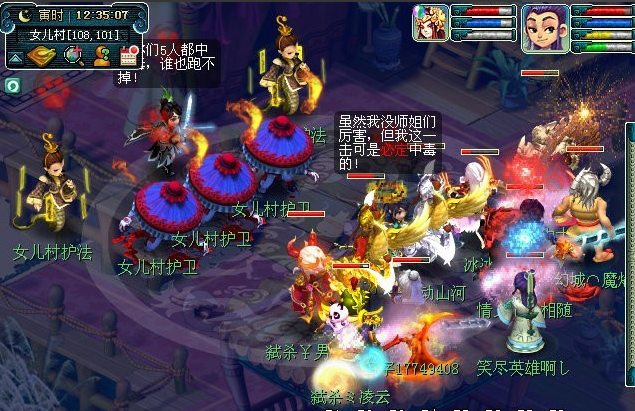Viewport: 635px width, 411px height.
Task: Click the magnifying glass globe search icon
Action: pos(73,55)
